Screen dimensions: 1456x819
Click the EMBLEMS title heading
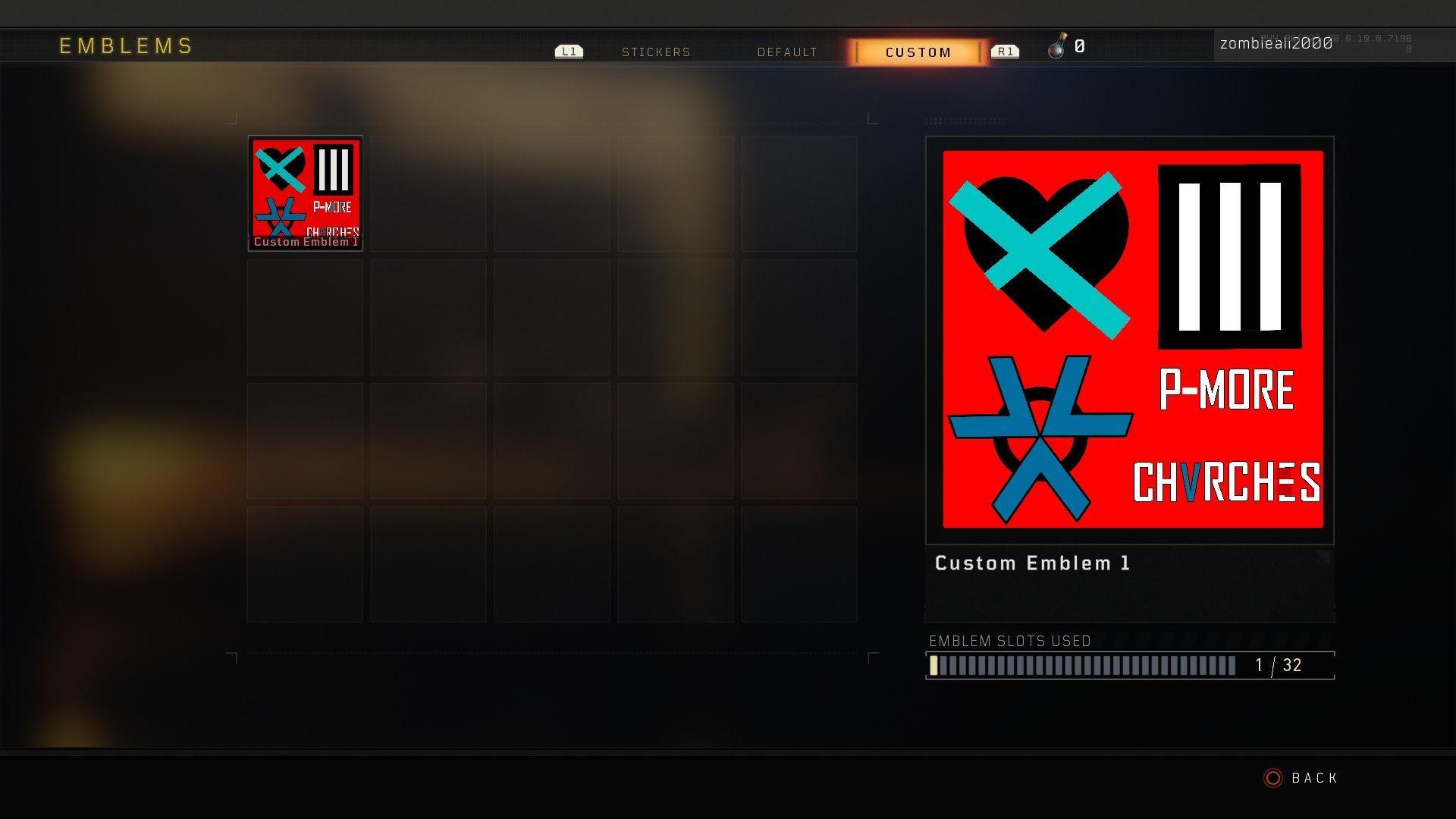pyautogui.click(x=125, y=45)
